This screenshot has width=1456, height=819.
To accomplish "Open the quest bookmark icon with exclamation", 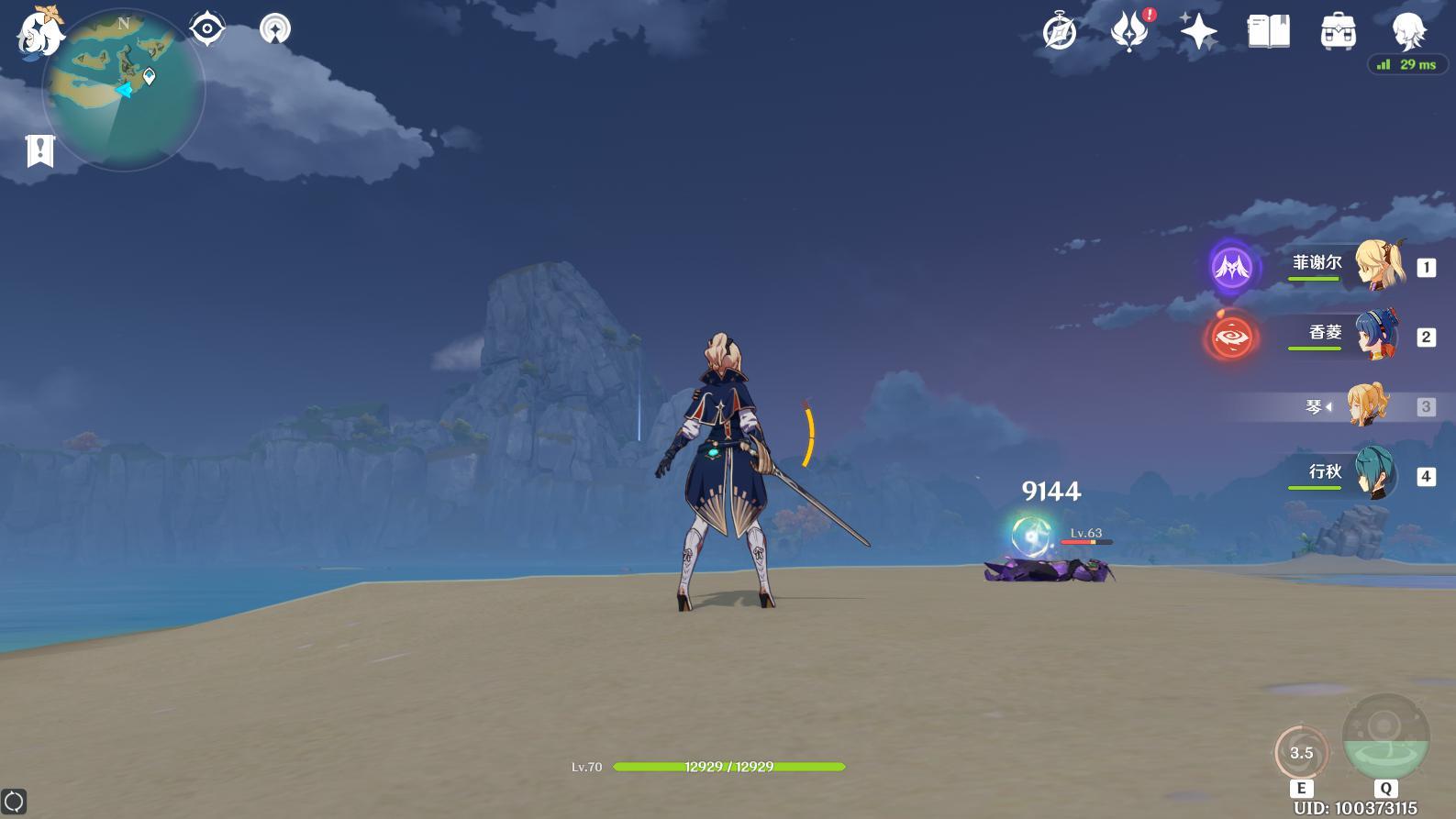I will click(40, 150).
